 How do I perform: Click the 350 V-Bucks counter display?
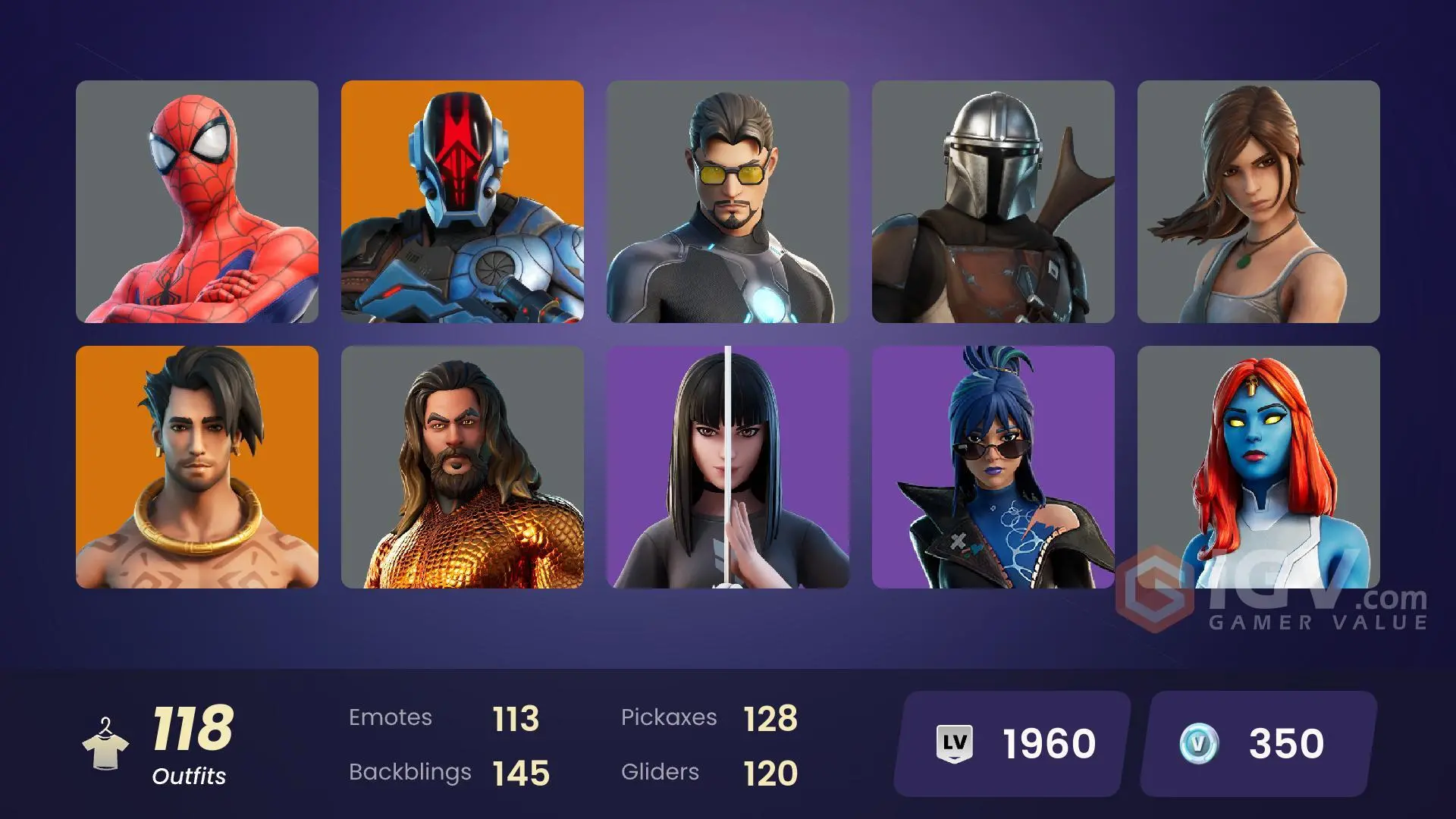(1284, 745)
